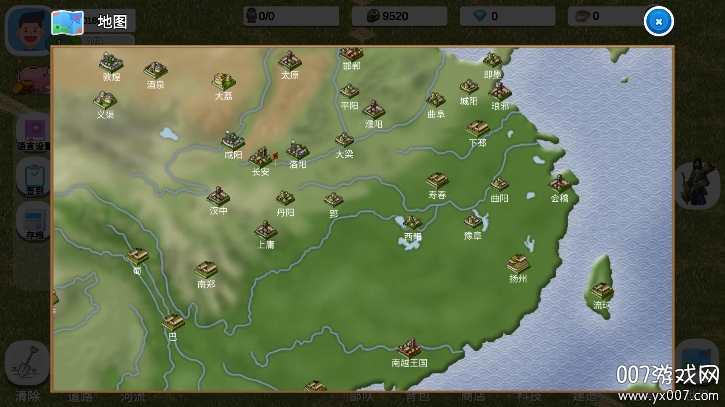The height and width of the screenshot is (407, 725).
Task: Close the 地图 map window
Action: 657,21
